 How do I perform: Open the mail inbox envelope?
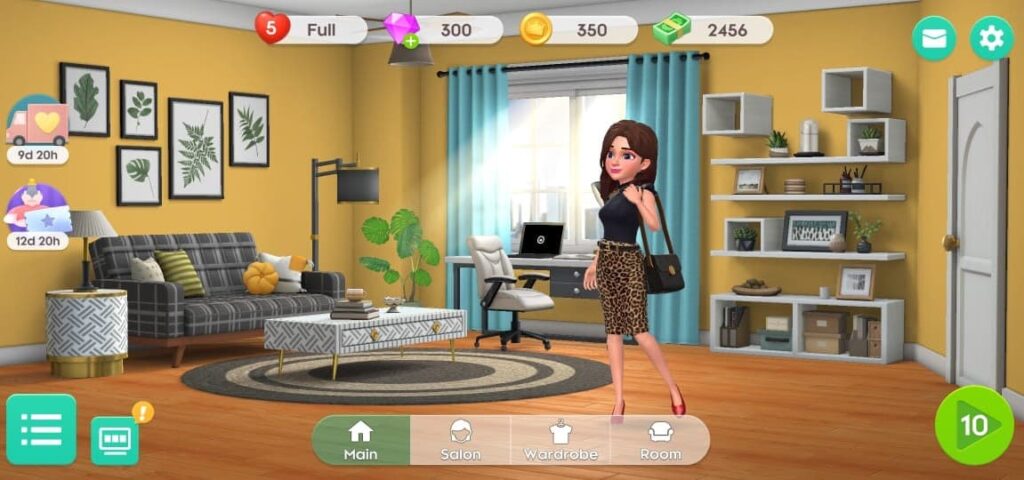coord(933,39)
